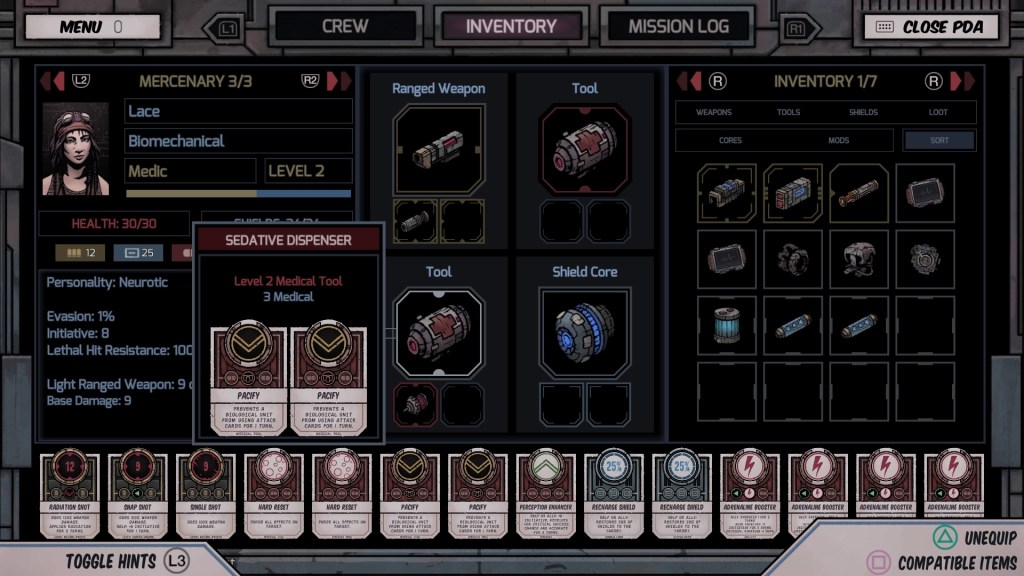Switch to the Crew tab
The height and width of the screenshot is (576, 1024).
(x=345, y=27)
